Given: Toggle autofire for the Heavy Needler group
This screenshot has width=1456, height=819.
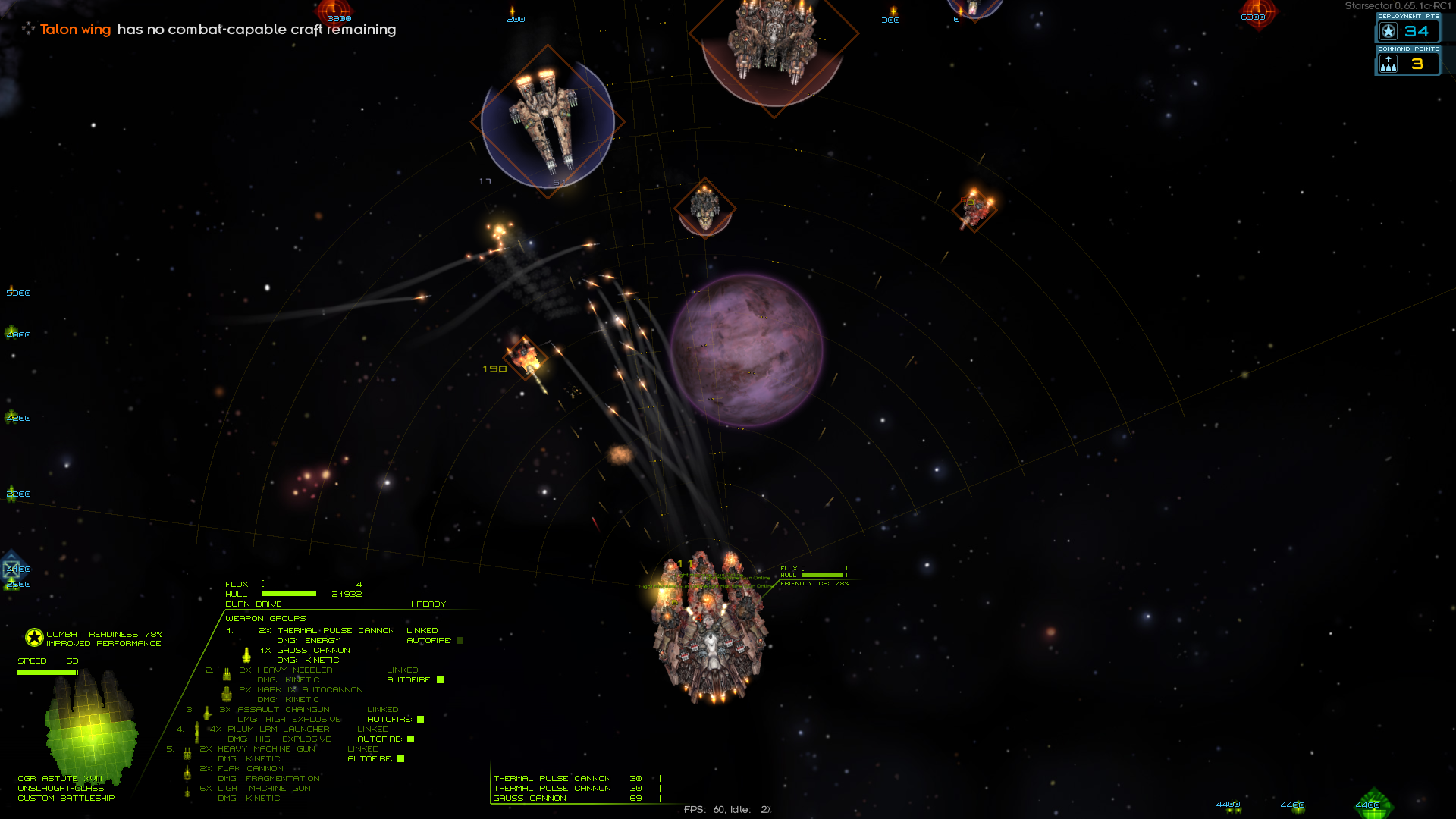Looking at the screenshot, I should (x=440, y=680).
